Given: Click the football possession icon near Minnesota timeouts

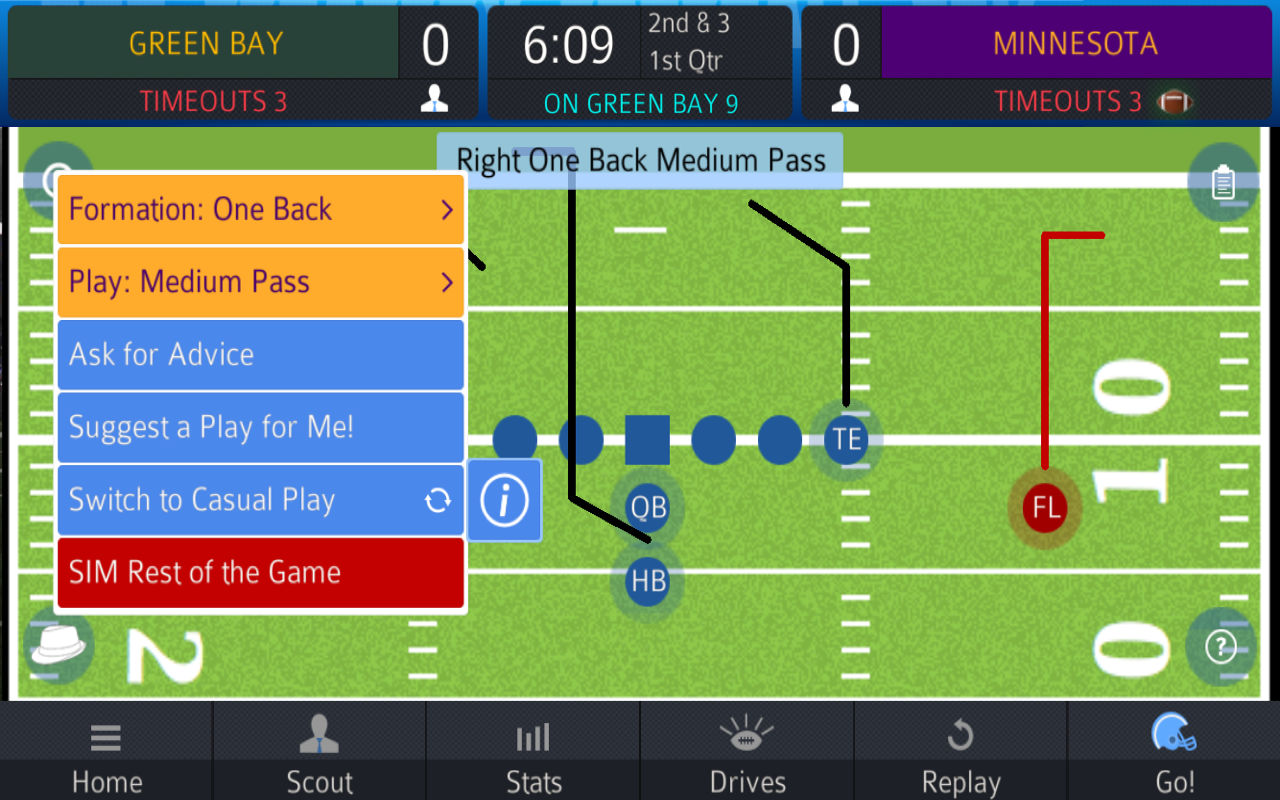Looking at the screenshot, I should click(x=1174, y=101).
